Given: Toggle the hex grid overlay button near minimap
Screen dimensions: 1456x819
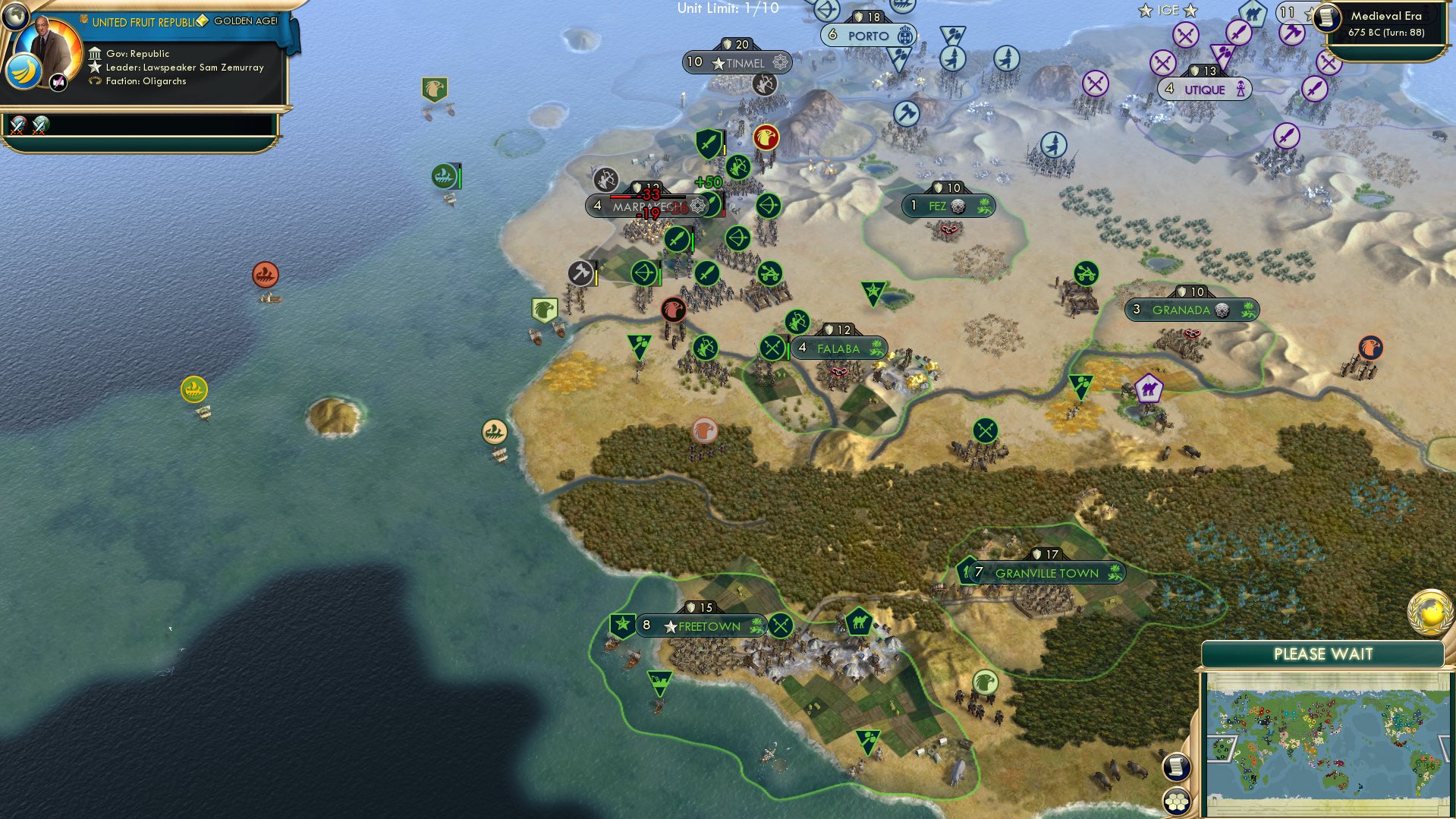Looking at the screenshot, I should [1177, 802].
